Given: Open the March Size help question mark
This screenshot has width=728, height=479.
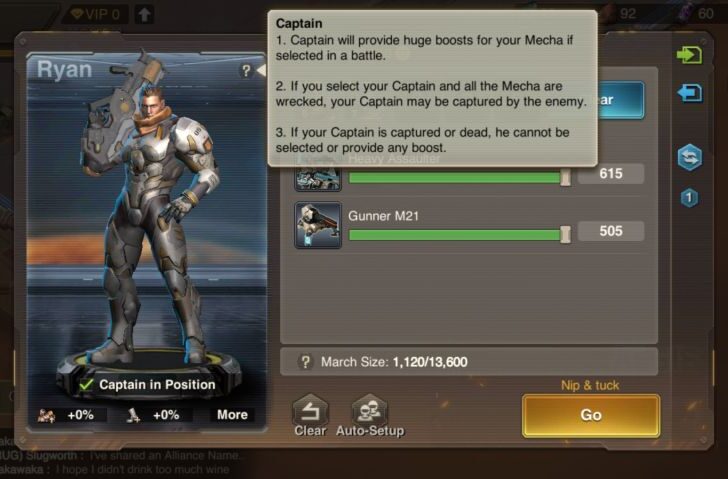Looking at the screenshot, I should coord(306,361).
